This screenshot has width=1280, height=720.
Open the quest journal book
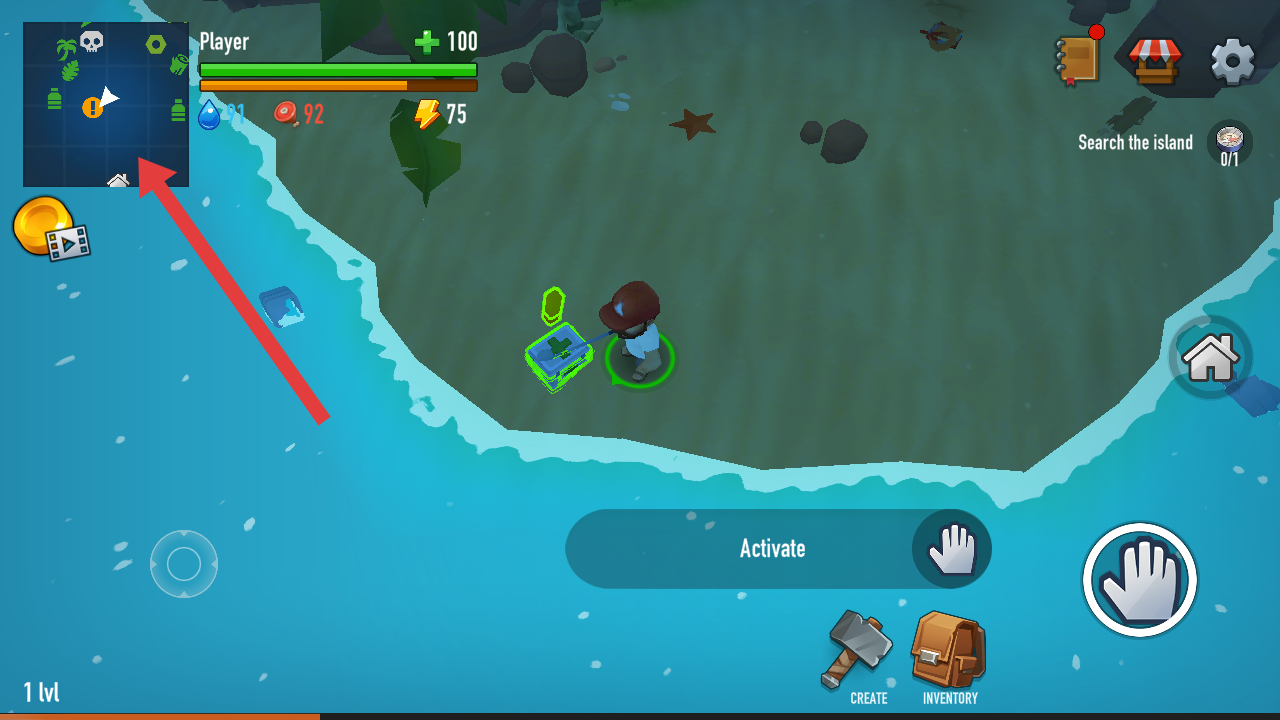(1078, 59)
